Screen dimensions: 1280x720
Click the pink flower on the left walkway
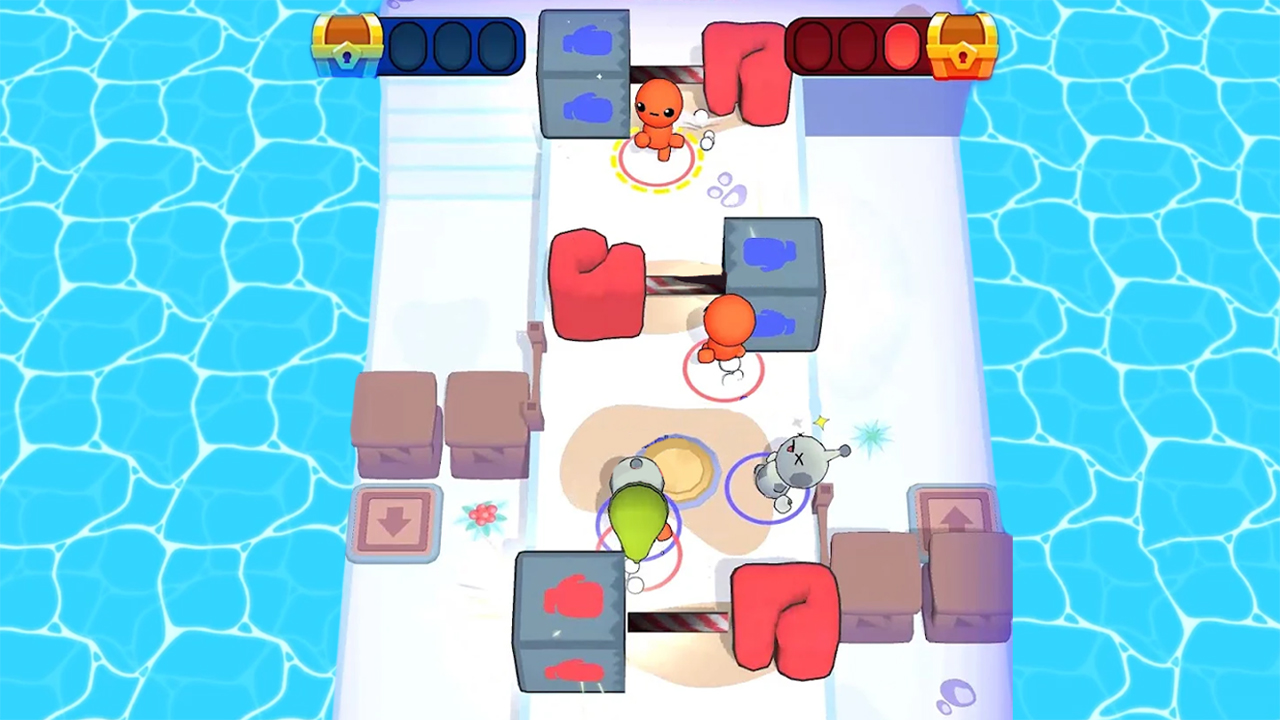(483, 513)
